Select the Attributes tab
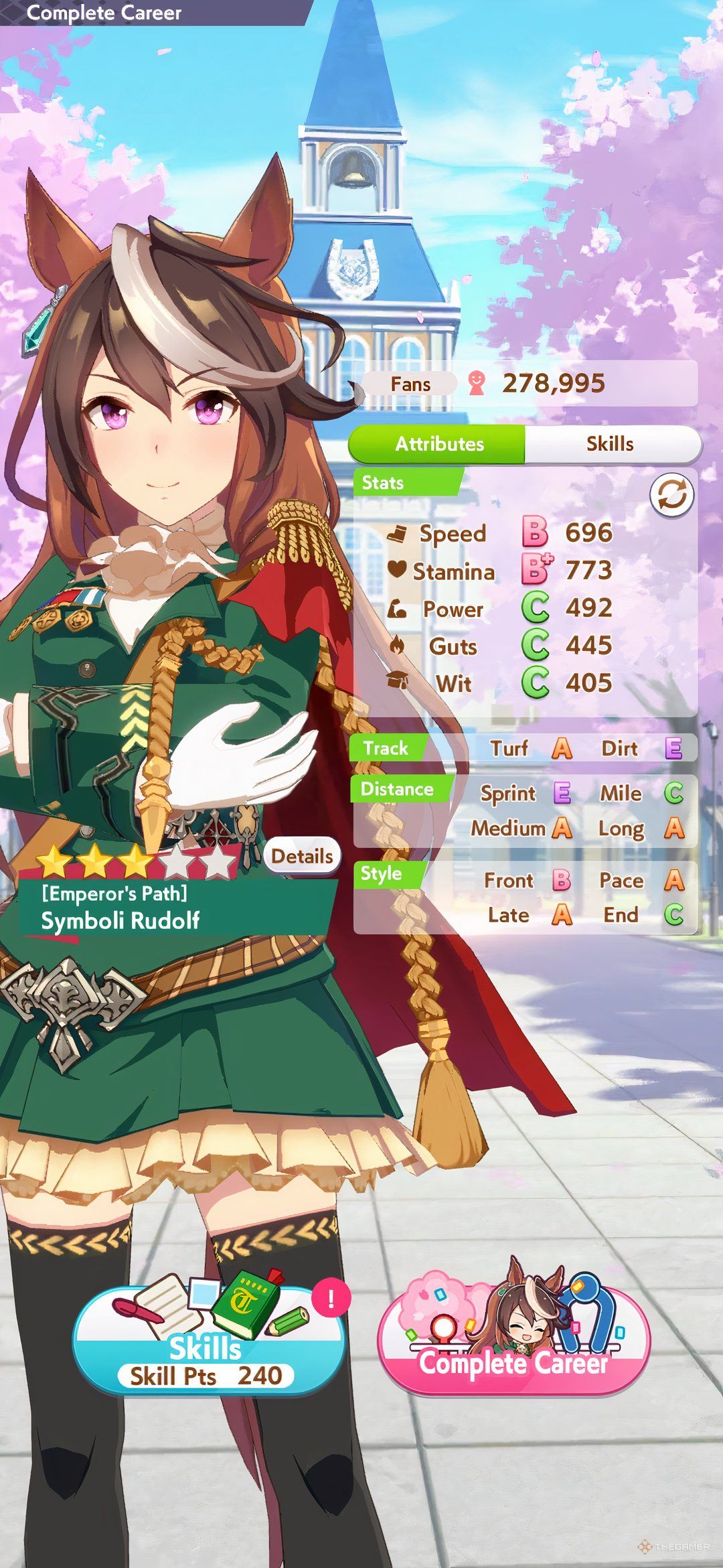 [438, 443]
